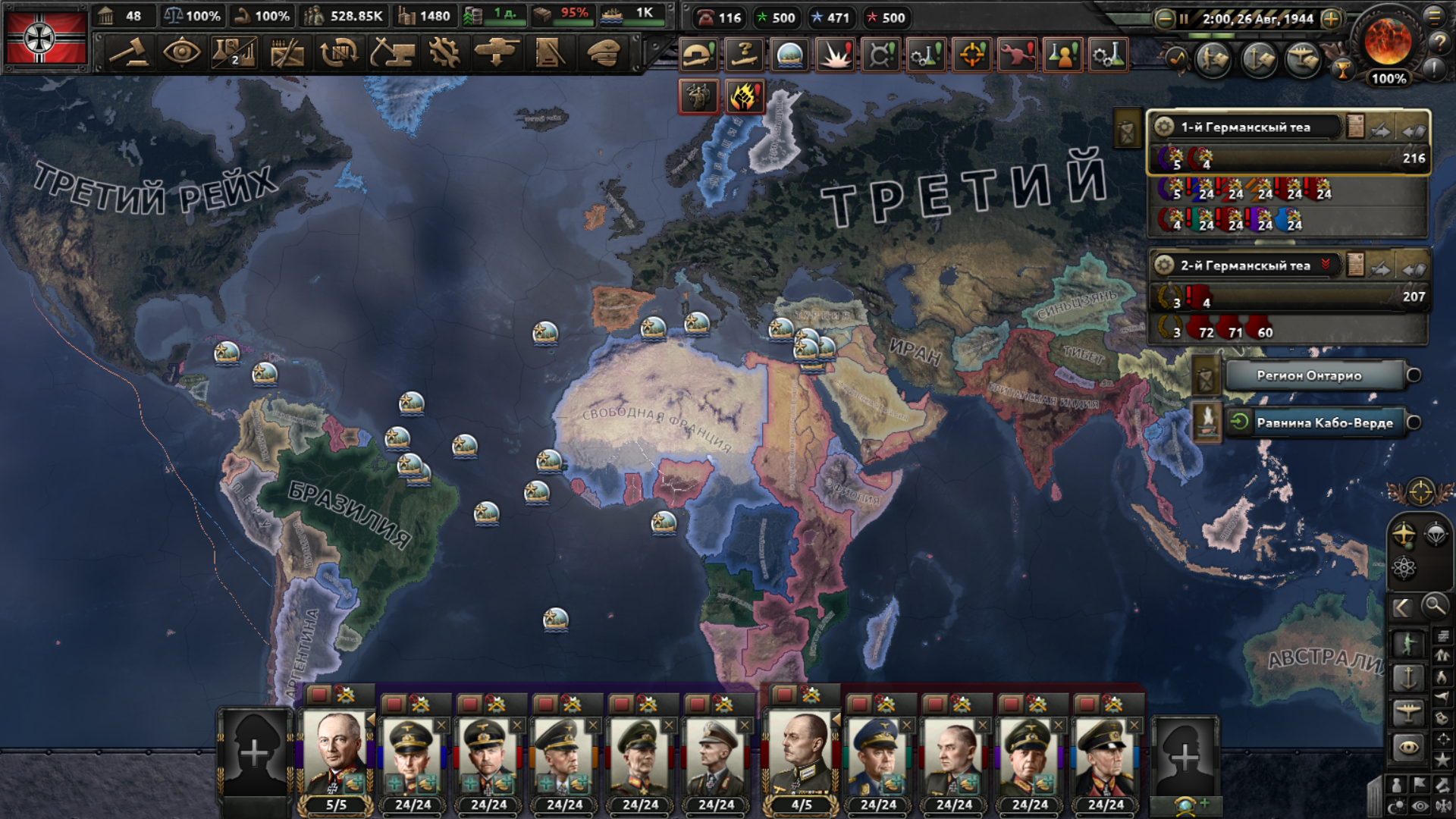Open the main menu hamburger button
Screen dimensions: 1456x819
[x=1435, y=16]
